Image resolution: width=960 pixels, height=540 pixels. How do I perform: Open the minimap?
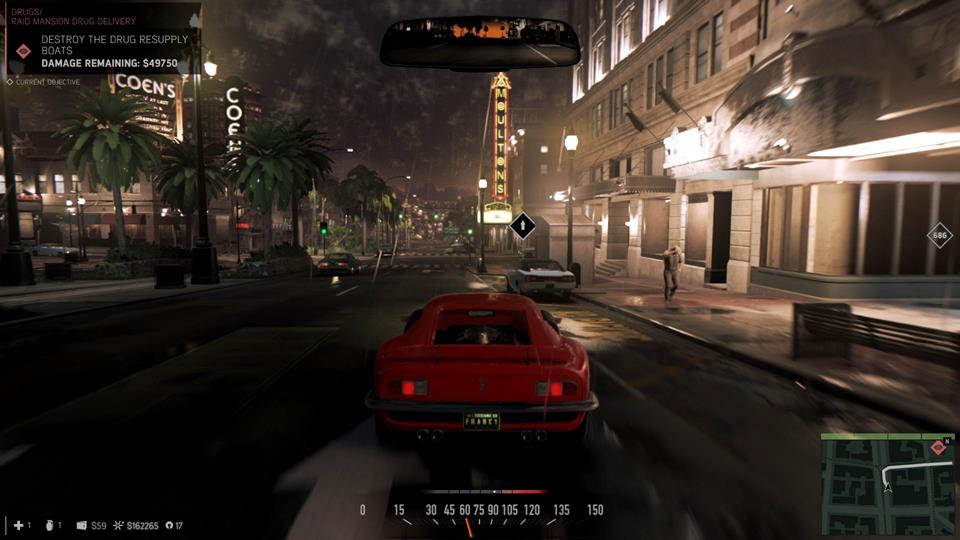point(886,486)
